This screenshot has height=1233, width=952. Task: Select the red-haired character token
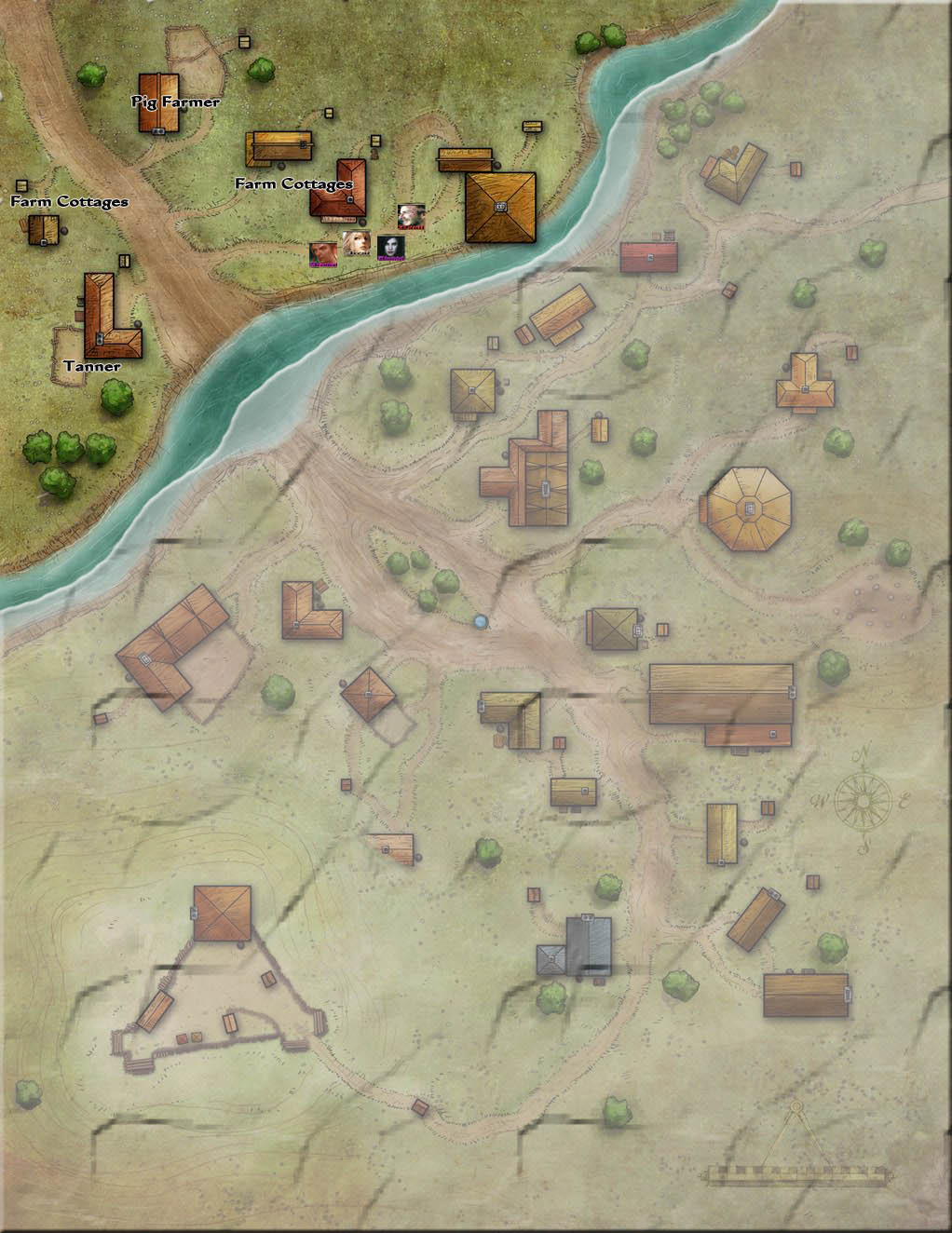pos(323,253)
